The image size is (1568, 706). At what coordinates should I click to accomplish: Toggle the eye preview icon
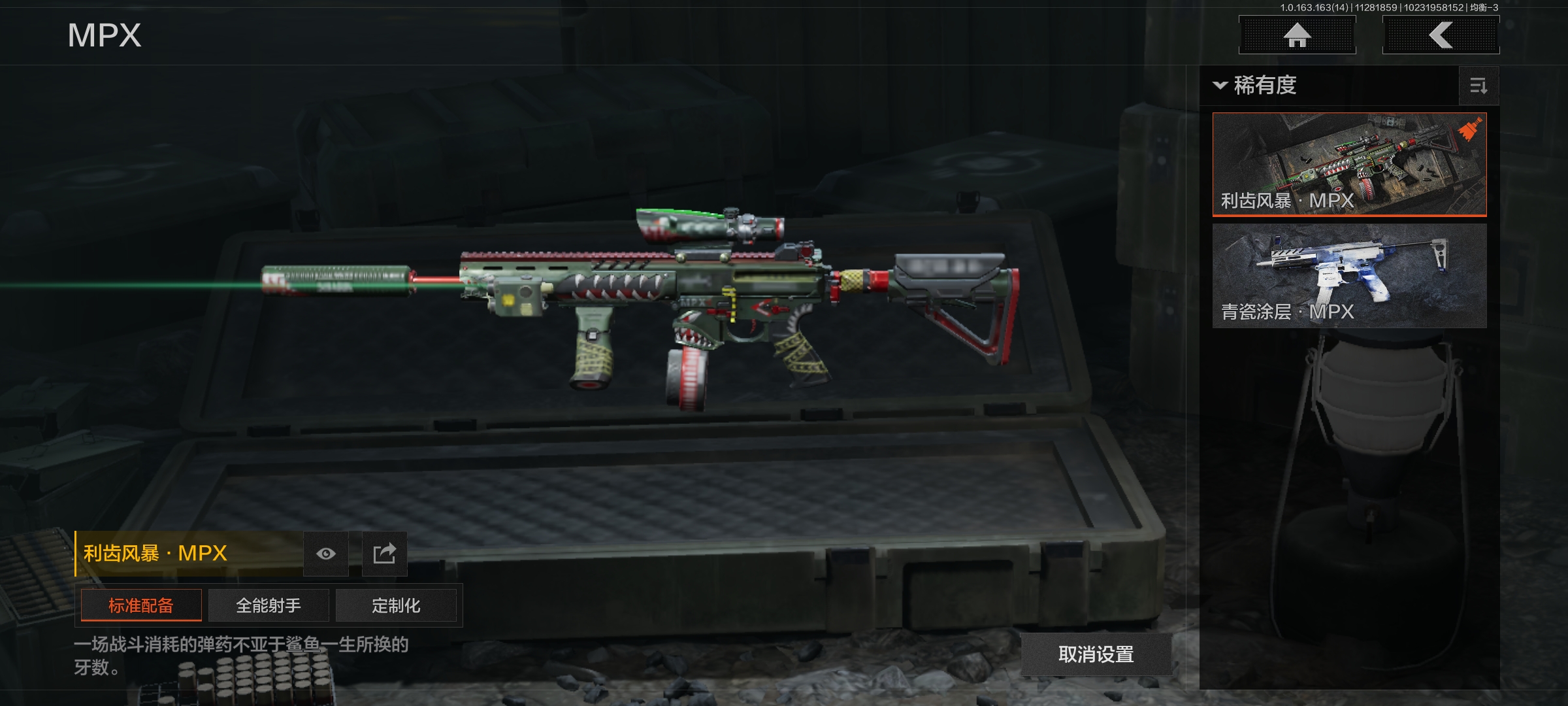pyautogui.click(x=326, y=554)
